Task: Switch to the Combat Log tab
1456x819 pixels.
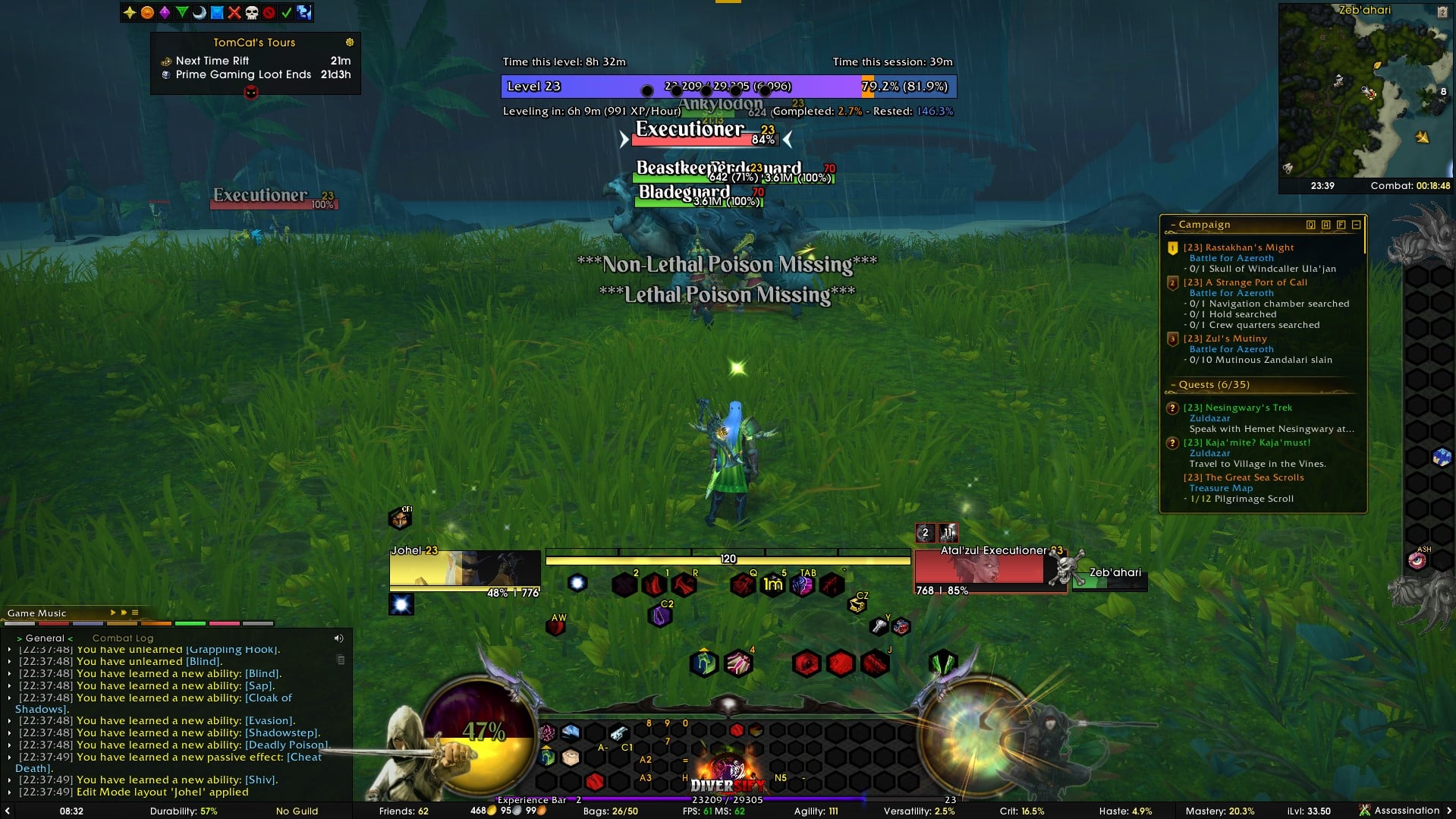Action: click(x=123, y=638)
